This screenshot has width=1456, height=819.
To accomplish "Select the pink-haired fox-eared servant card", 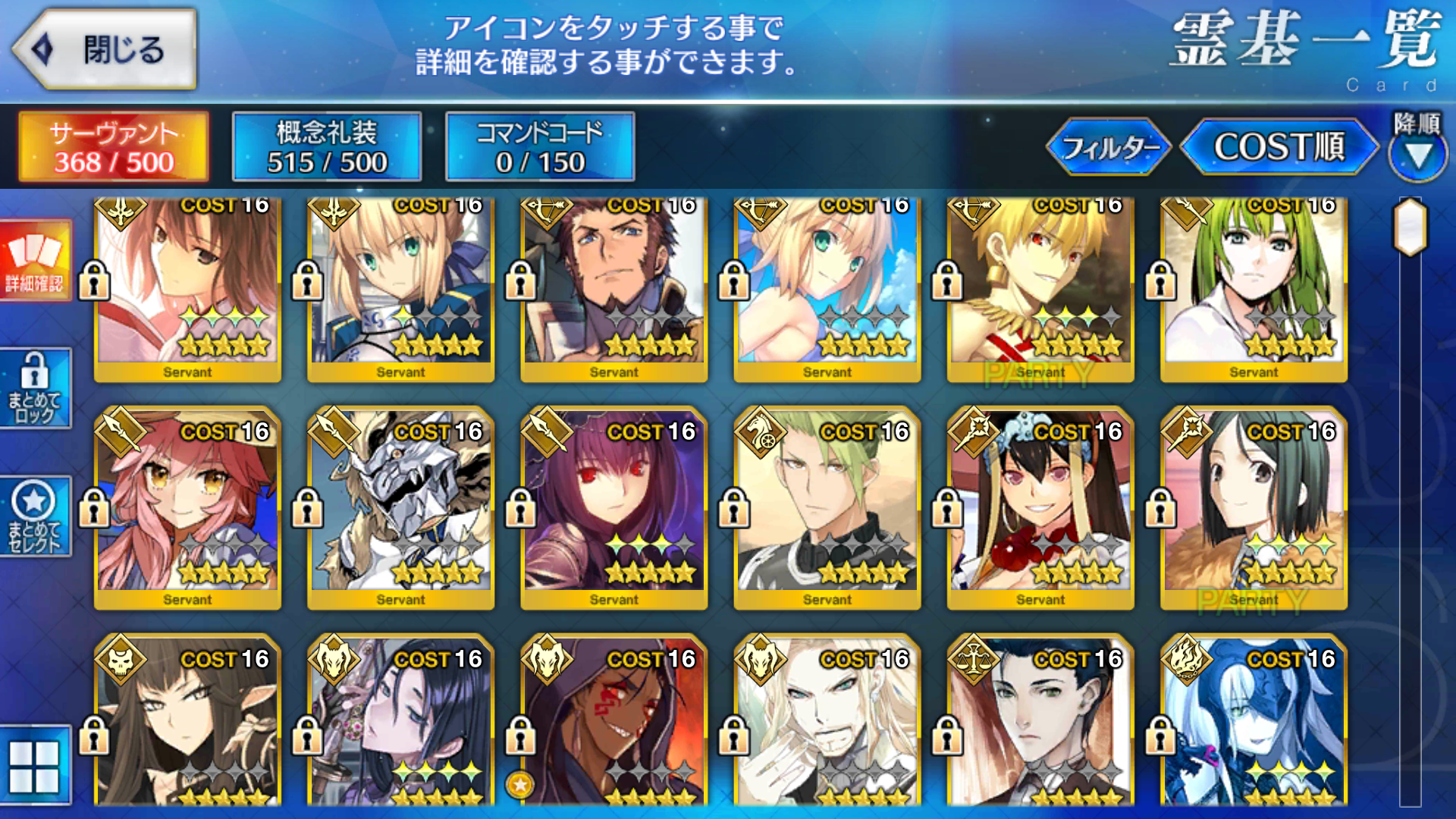I will (x=187, y=508).
